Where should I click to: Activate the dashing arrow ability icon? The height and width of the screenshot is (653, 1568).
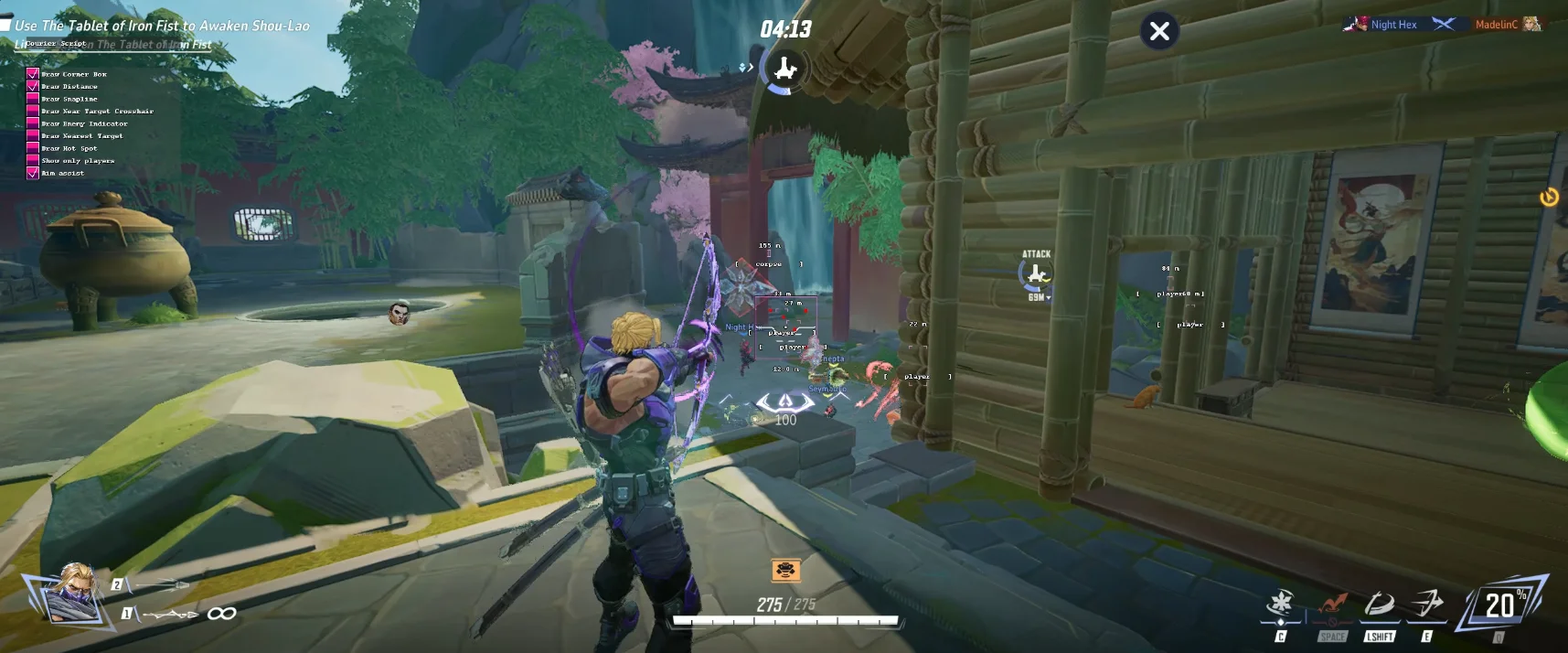[1427, 605]
